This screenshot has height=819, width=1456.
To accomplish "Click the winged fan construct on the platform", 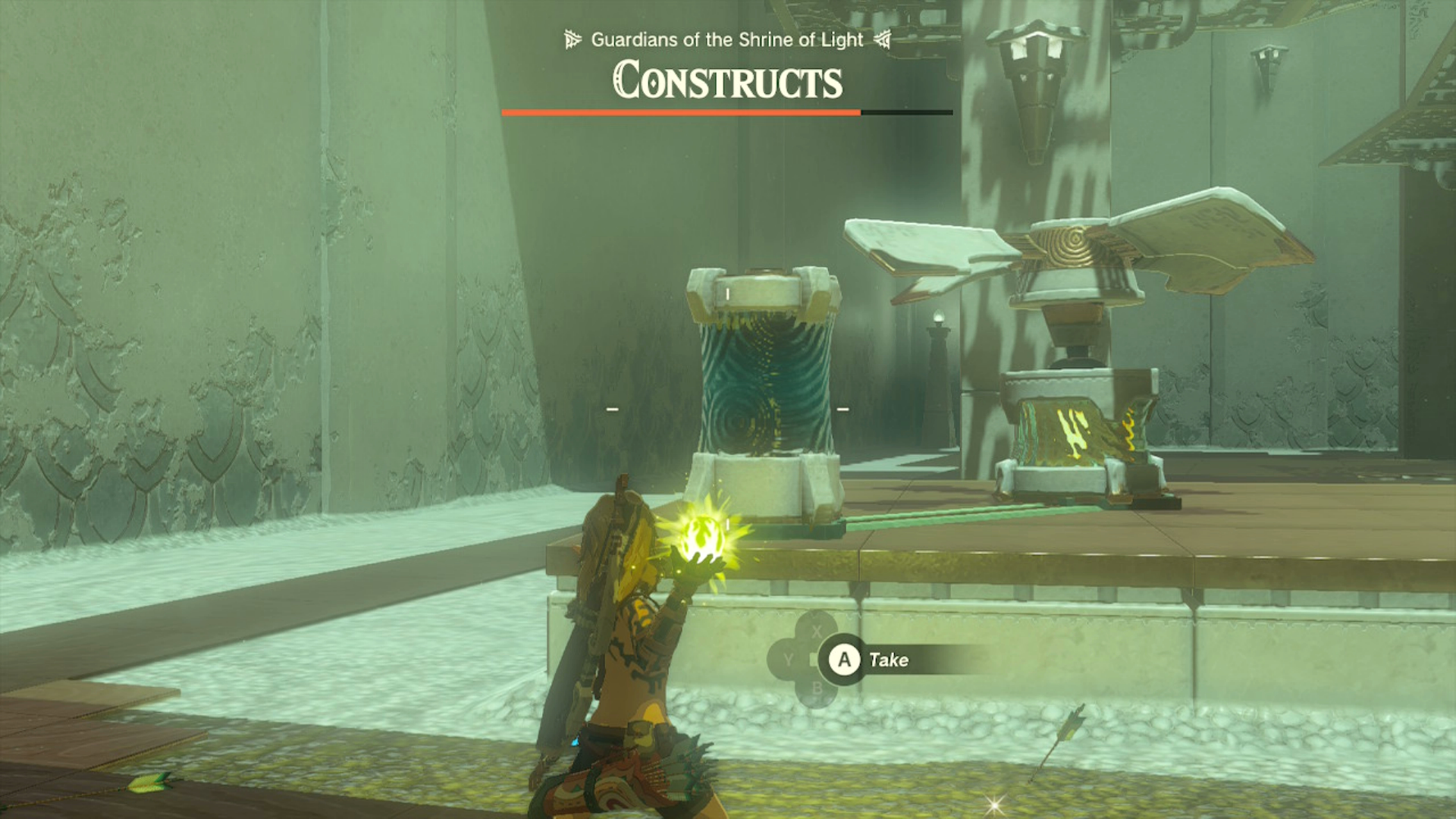I will pyautogui.click(x=1077, y=250).
